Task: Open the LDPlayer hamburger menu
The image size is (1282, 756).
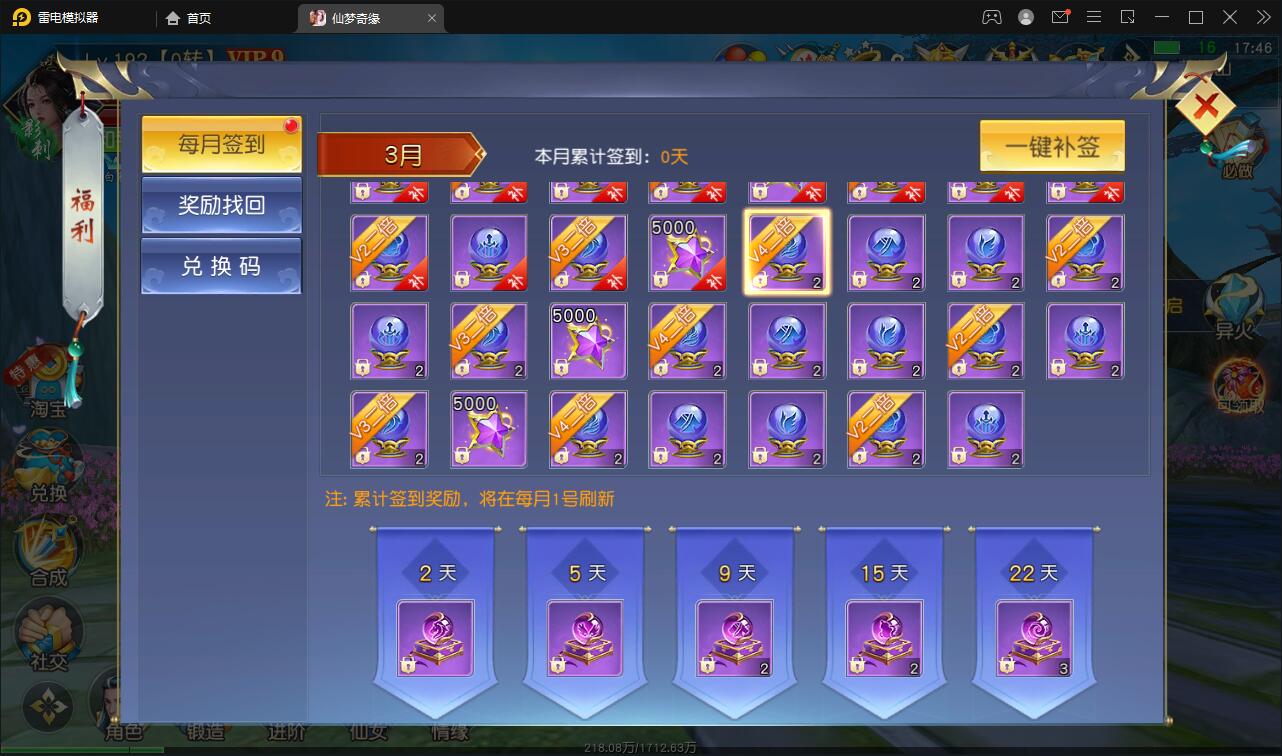Action: (x=1094, y=17)
